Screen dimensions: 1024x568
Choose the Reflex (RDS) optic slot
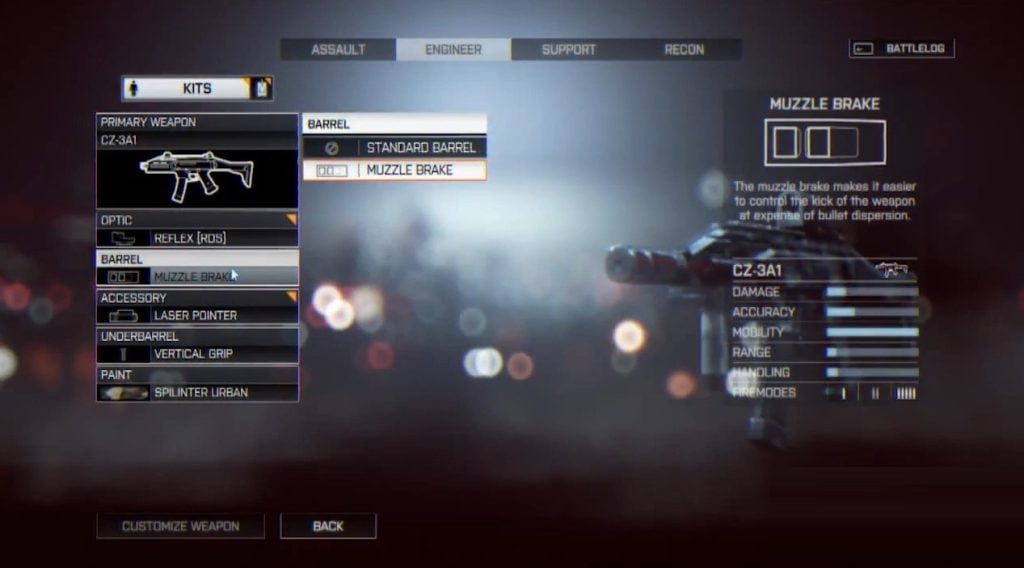click(197, 238)
